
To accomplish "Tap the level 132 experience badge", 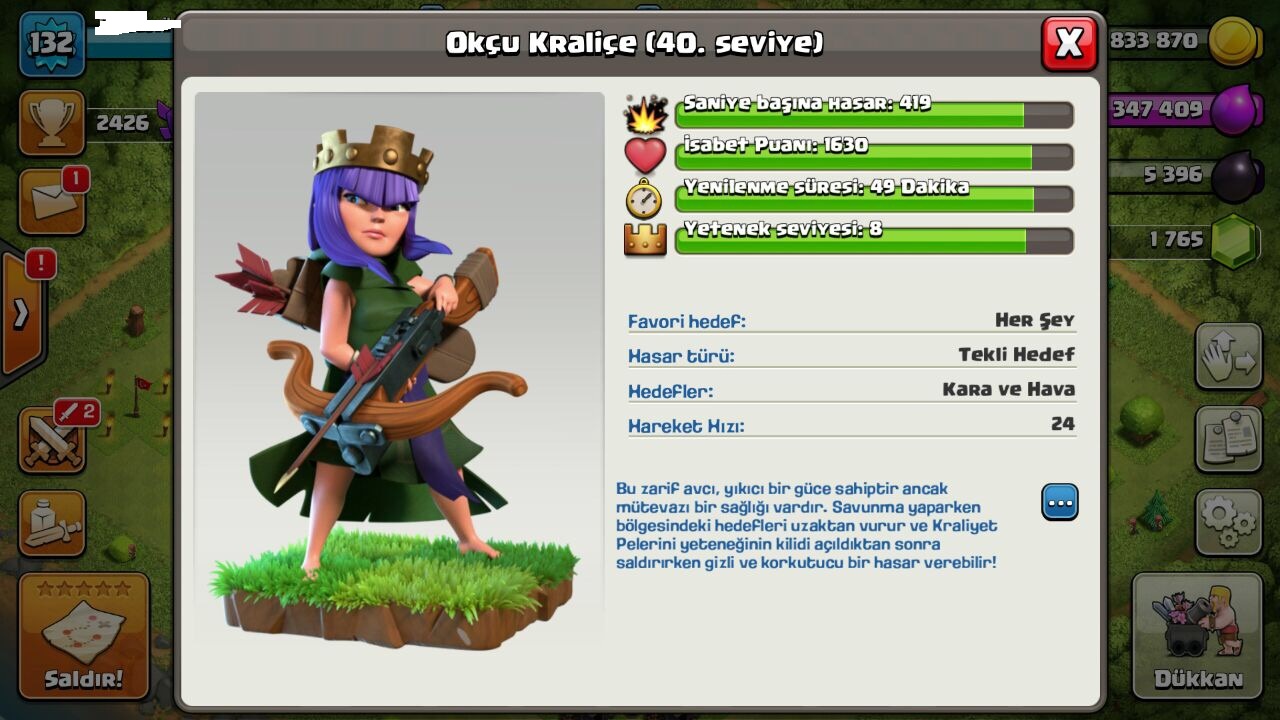I will 51,44.
